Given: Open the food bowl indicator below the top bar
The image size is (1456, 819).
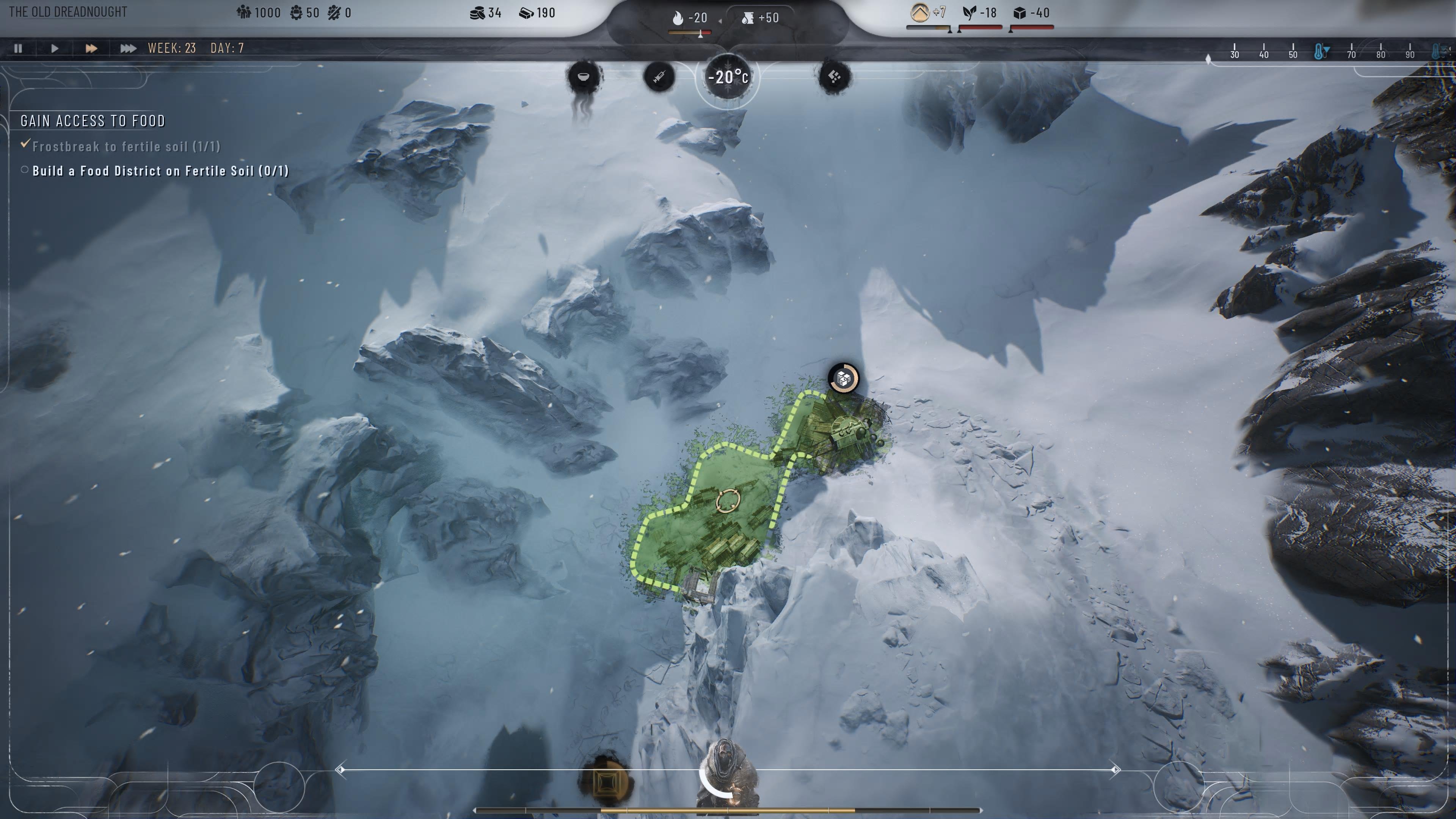Looking at the screenshot, I should 583,77.
